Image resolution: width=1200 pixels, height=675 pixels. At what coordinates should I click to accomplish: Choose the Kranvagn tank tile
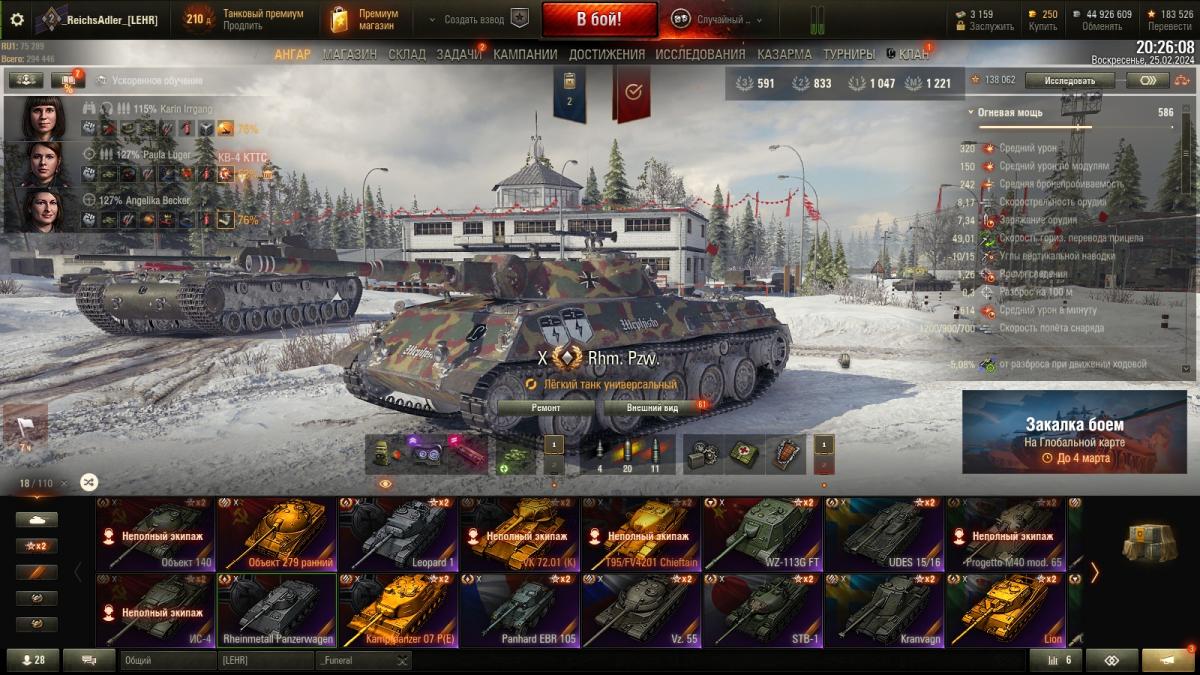[884, 610]
